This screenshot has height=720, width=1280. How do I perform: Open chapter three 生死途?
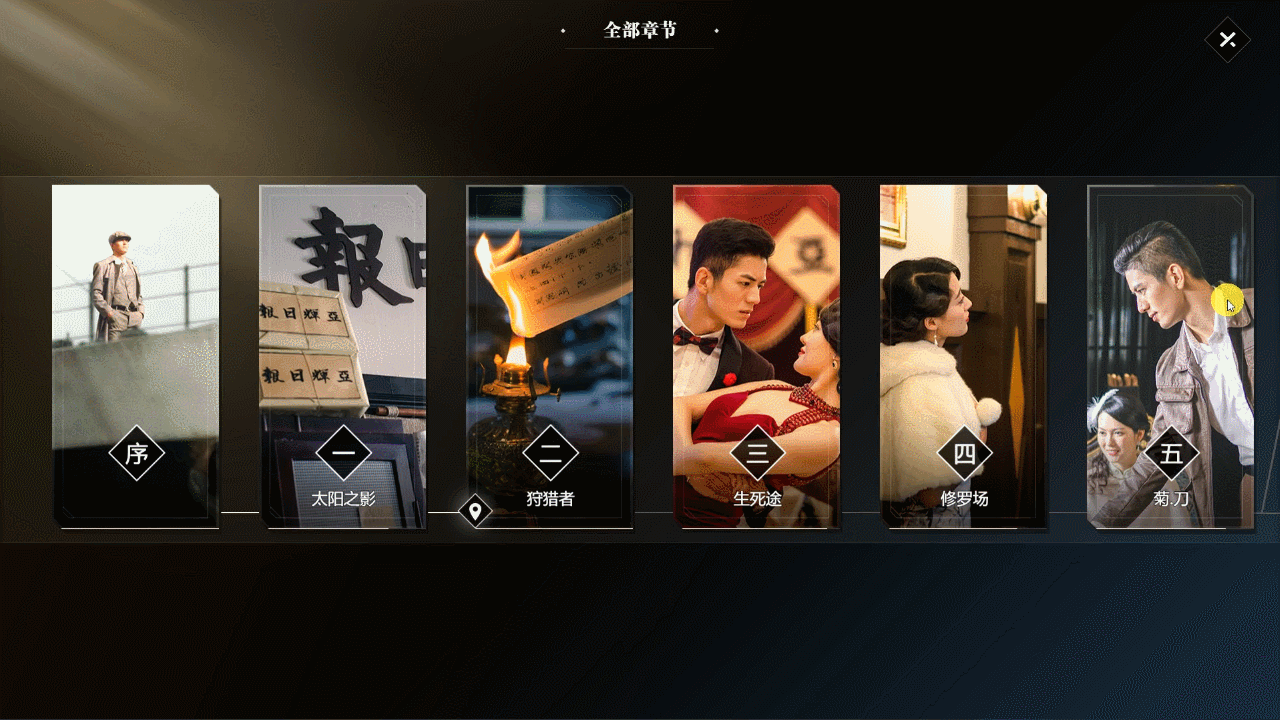[x=757, y=355]
